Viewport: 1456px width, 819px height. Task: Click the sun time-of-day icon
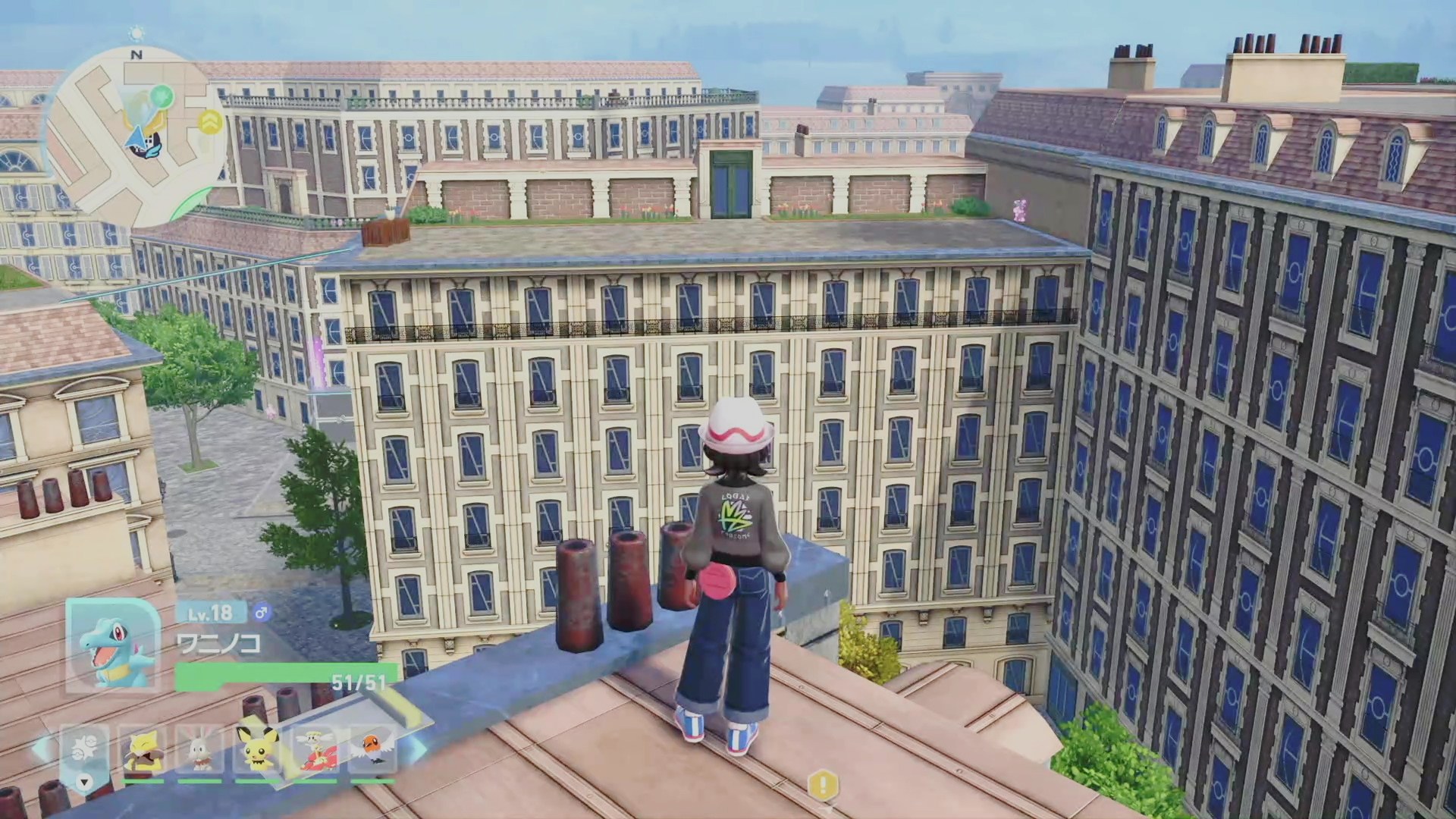(x=136, y=33)
